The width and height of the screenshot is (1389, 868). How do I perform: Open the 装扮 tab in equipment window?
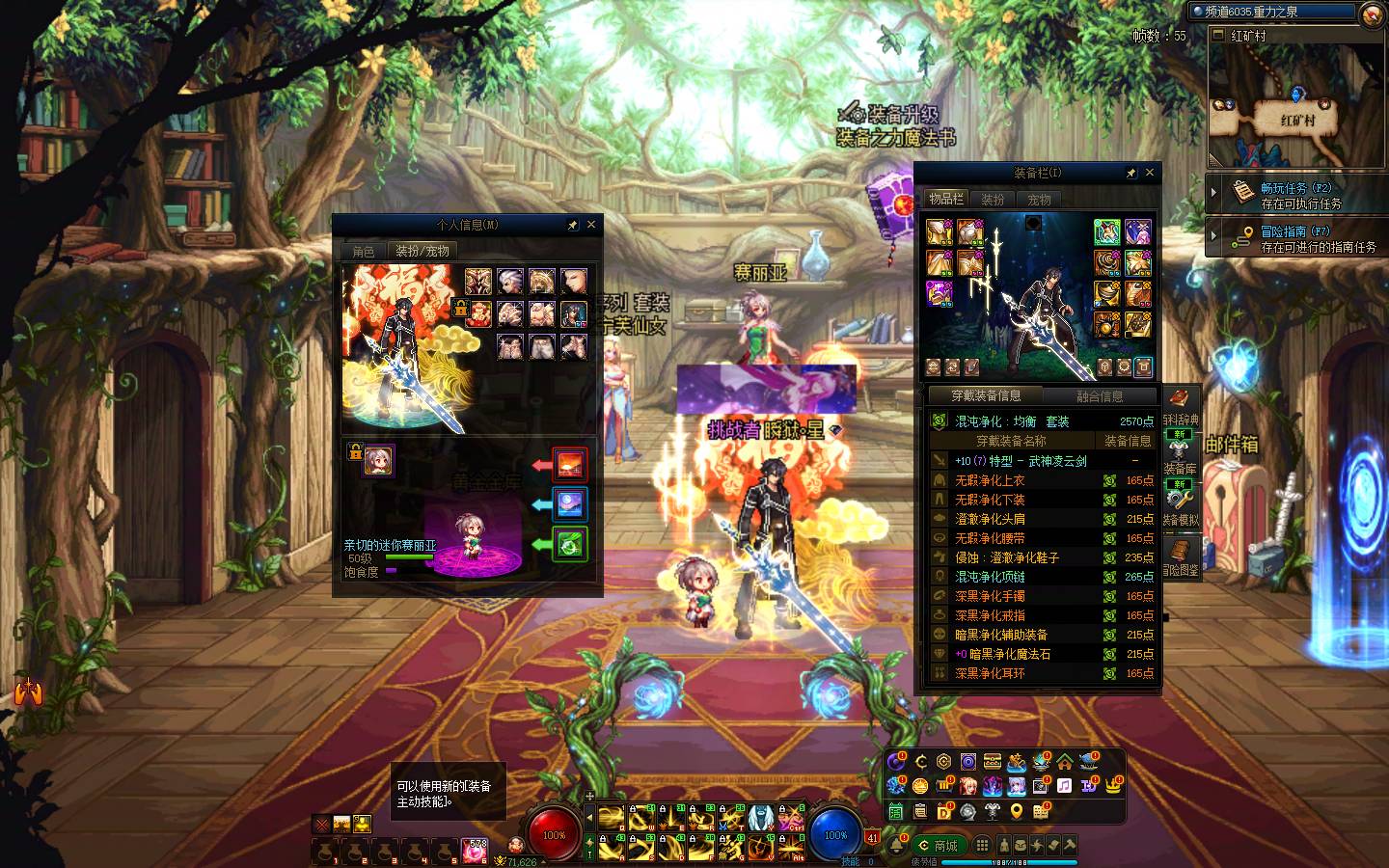pos(993,200)
